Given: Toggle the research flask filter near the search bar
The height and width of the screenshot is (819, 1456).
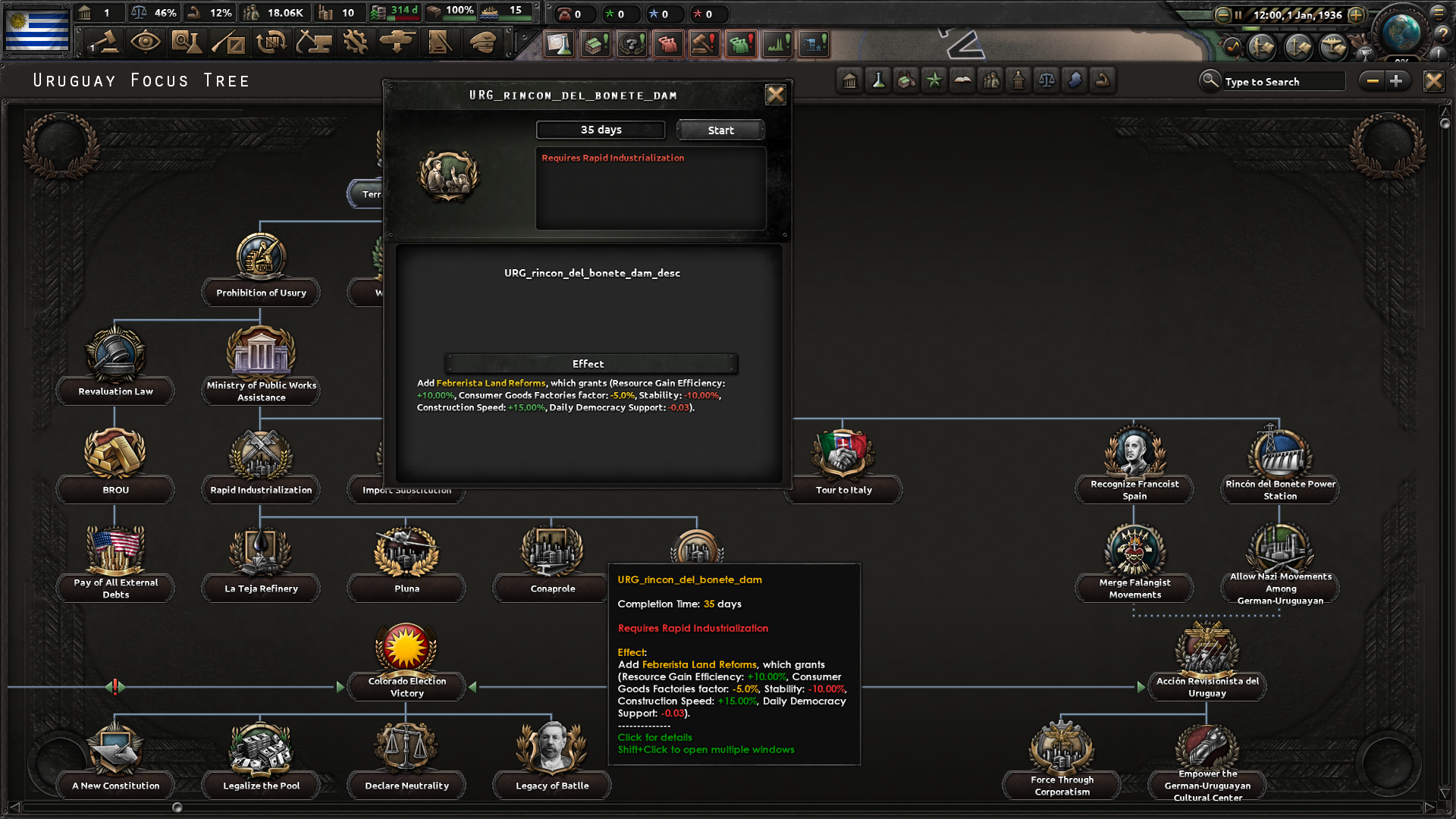Looking at the screenshot, I should tap(877, 80).
